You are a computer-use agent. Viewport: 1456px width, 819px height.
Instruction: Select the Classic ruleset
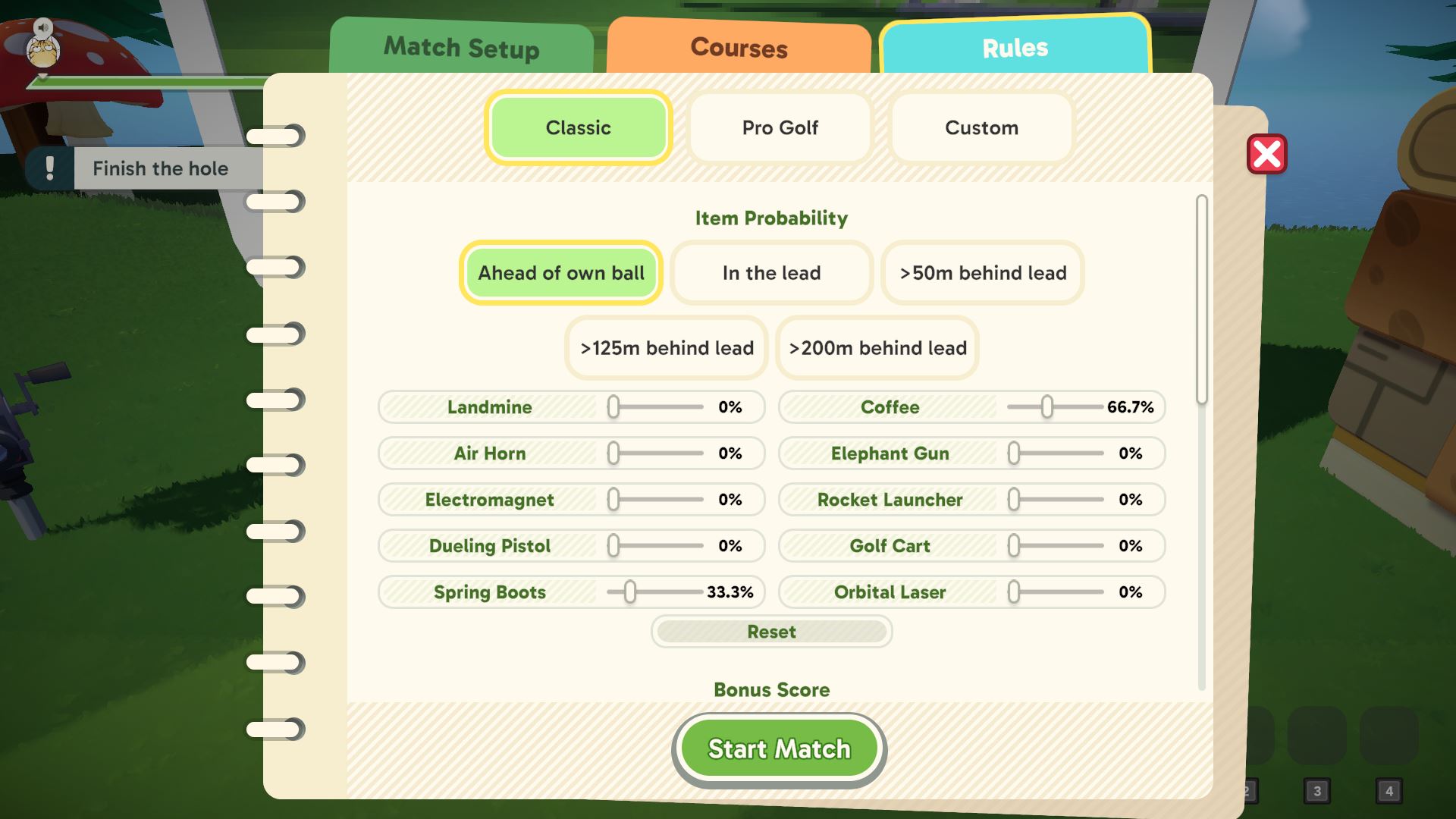[578, 127]
